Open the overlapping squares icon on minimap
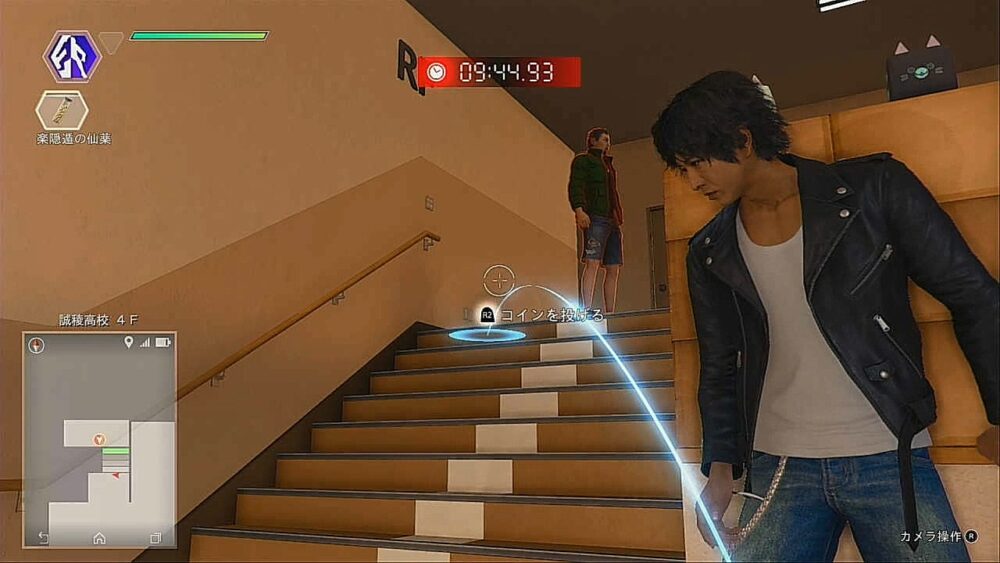Image resolution: width=1000 pixels, height=563 pixels. 155,538
